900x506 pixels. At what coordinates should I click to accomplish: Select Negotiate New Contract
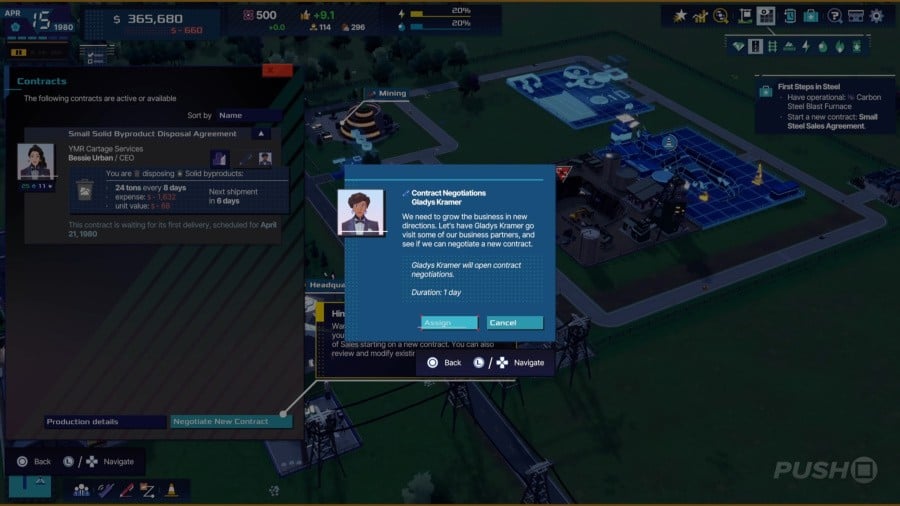[x=231, y=422]
